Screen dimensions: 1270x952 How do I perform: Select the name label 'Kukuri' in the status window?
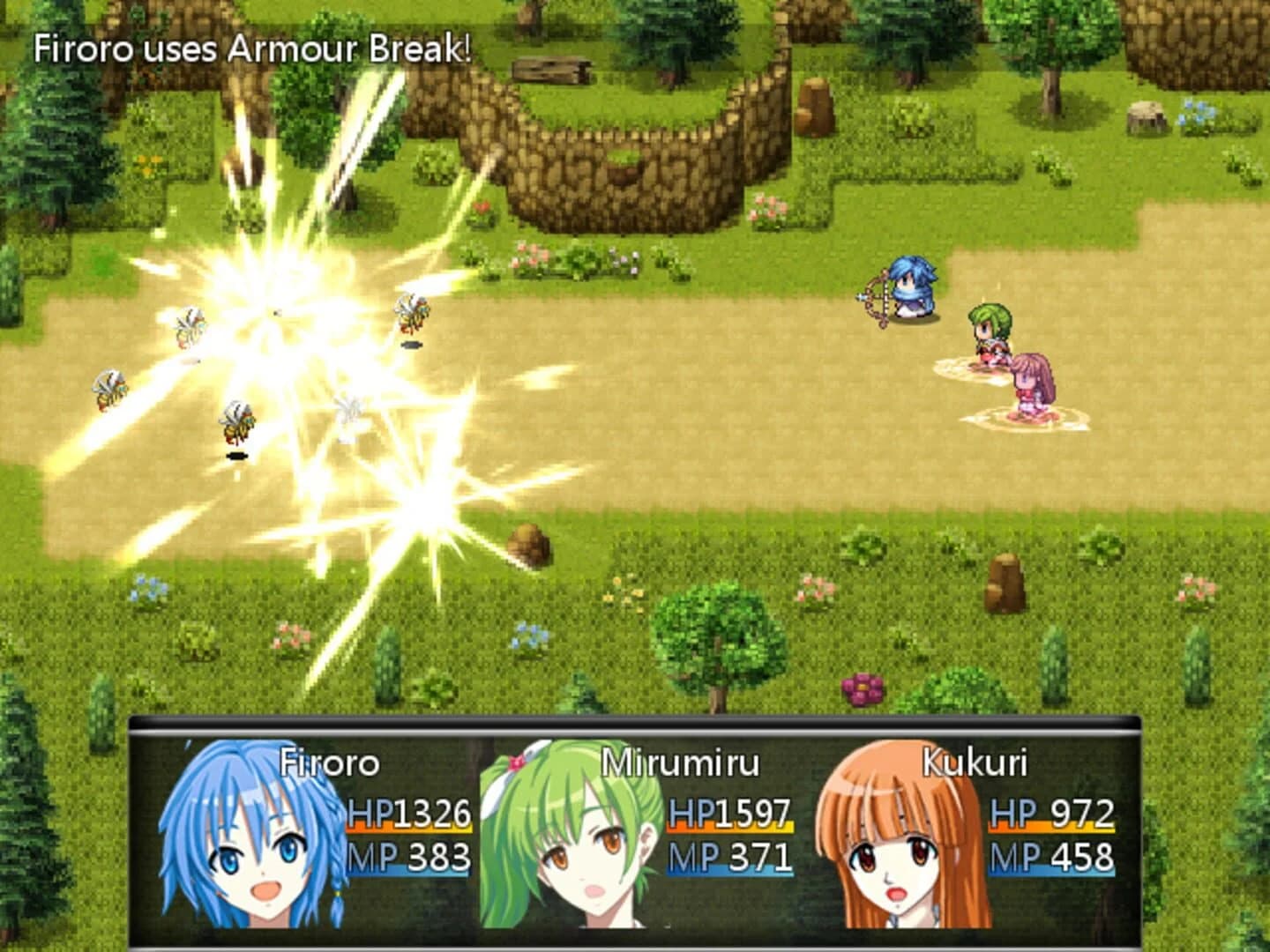point(975,761)
